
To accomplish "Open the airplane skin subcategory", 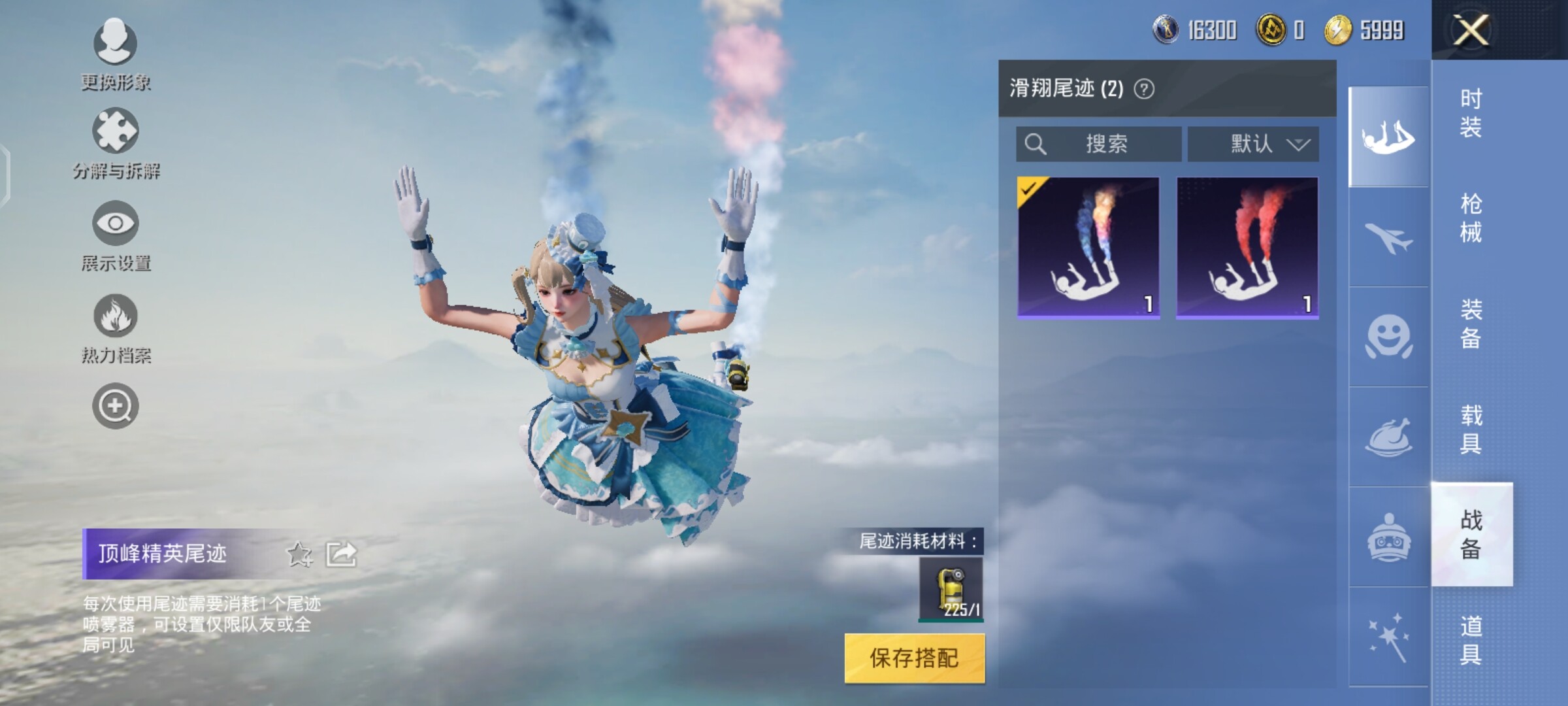I will pos(1388,237).
